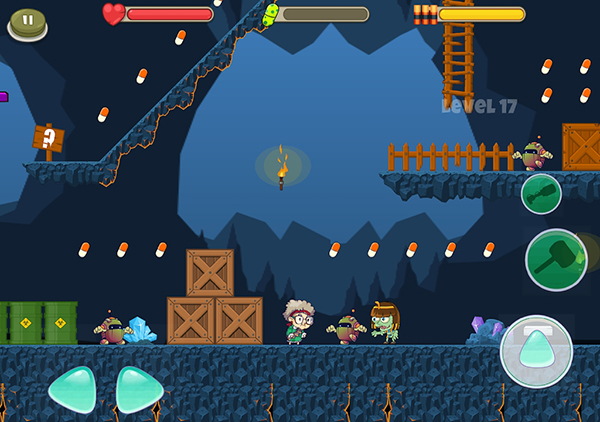Screen dimensions: 600x422
Task: Use the small green bottle throw button
Action: click(x=541, y=193)
